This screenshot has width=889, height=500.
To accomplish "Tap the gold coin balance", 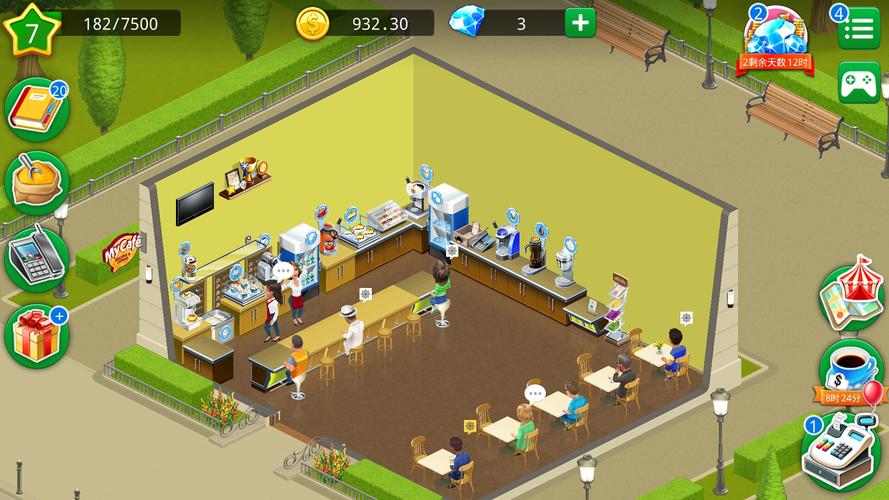I will pos(365,23).
